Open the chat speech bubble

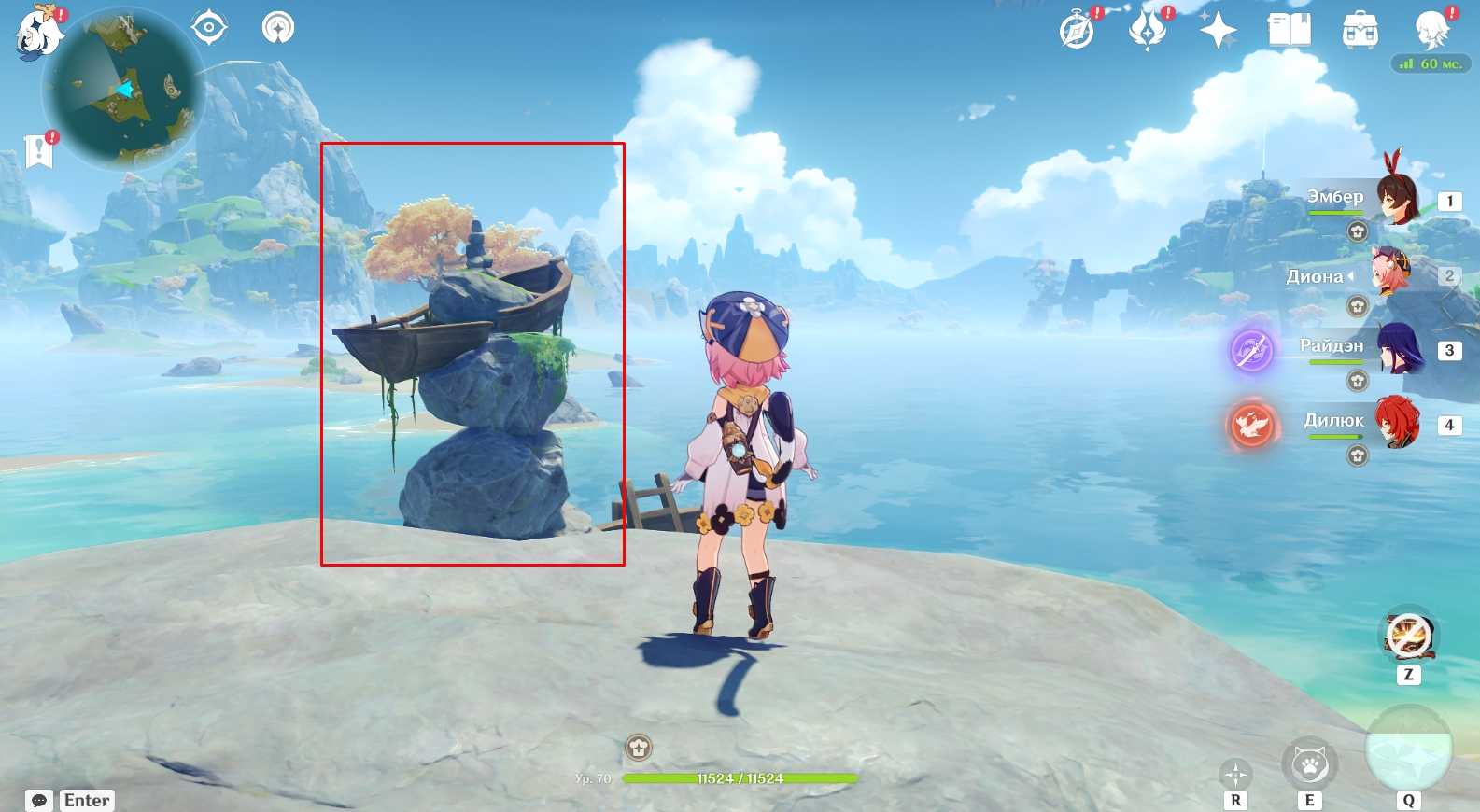pyautogui.click(x=39, y=800)
